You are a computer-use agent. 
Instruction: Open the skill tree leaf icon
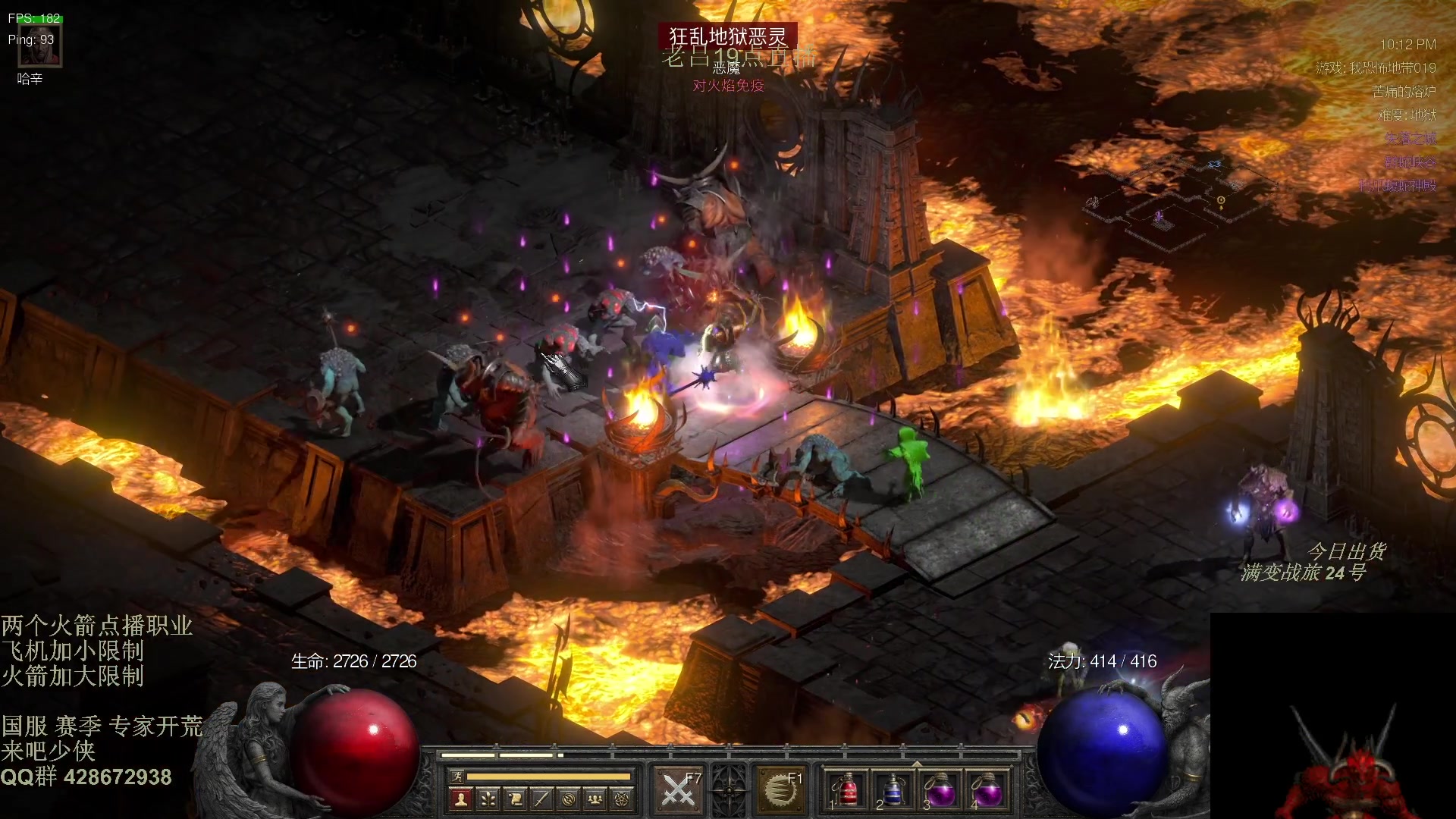point(488,799)
